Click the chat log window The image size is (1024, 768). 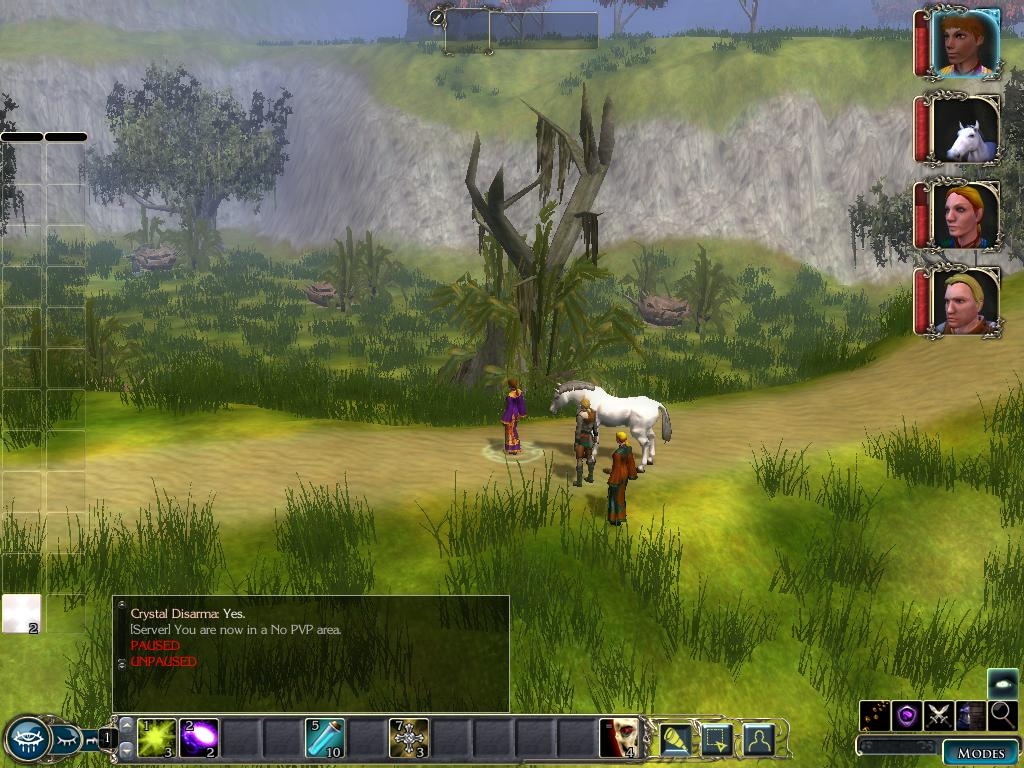310,653
